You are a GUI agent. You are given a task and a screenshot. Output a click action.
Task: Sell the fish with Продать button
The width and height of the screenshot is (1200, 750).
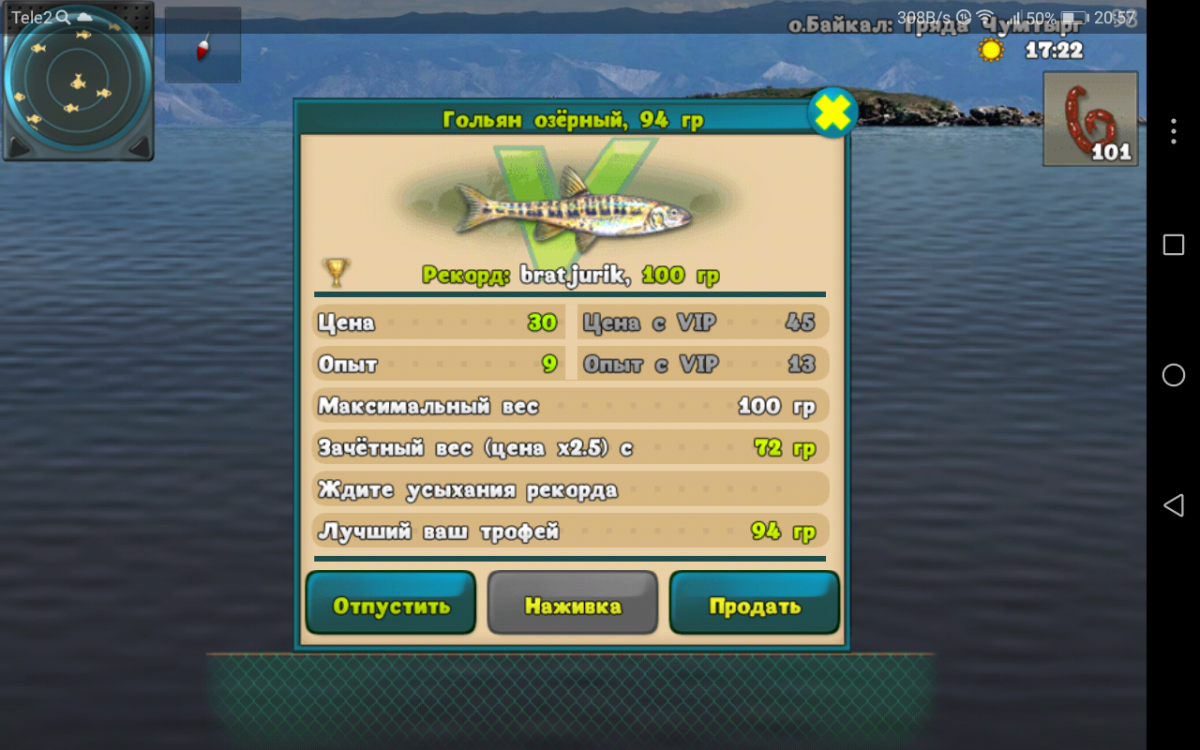pyautogui.click(x=754, y=603)
